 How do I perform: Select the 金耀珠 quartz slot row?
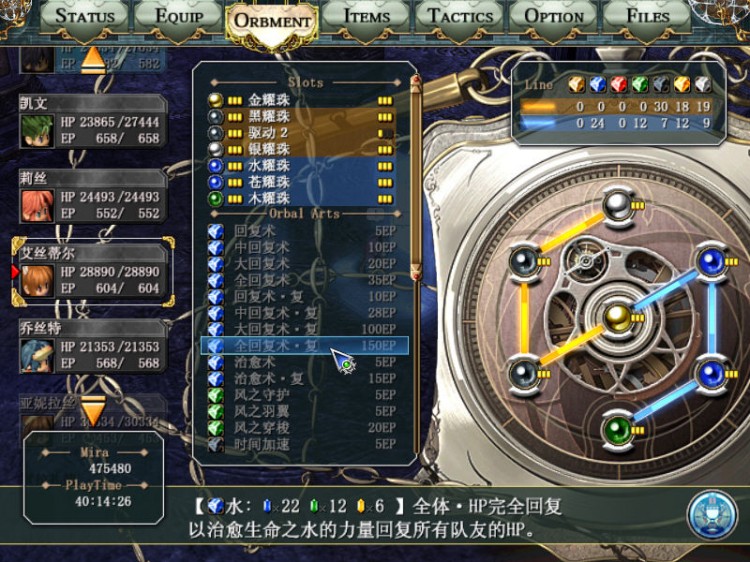[x=300, y=100]
